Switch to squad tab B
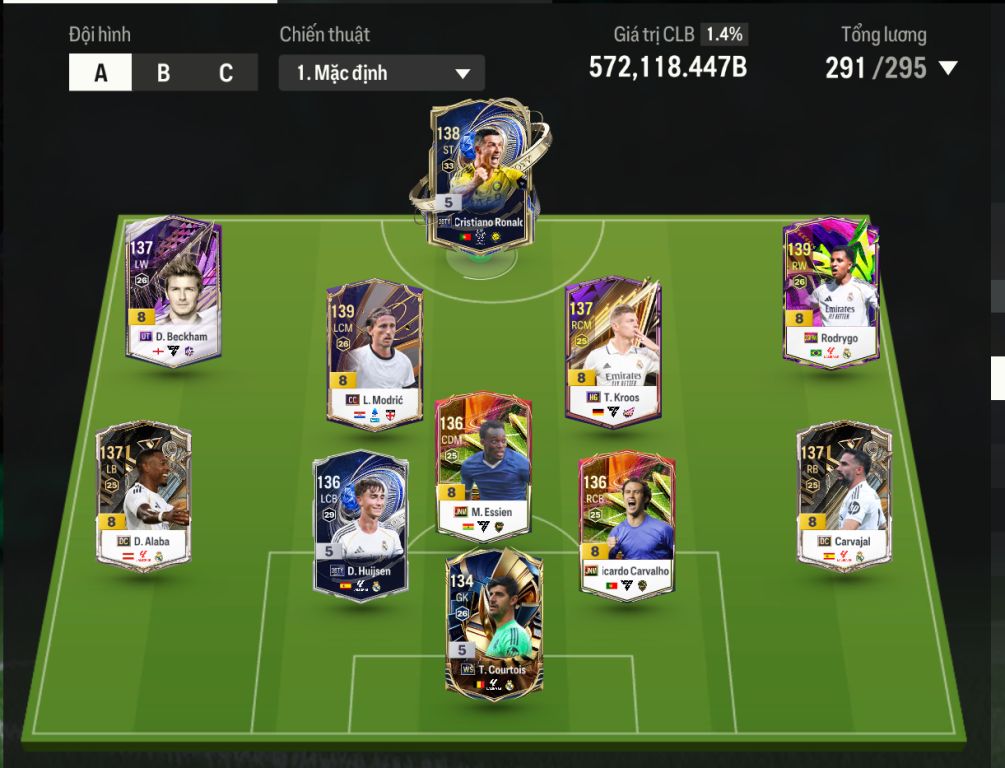Viewport: 1005px width, 768px height. pos(163,73)
